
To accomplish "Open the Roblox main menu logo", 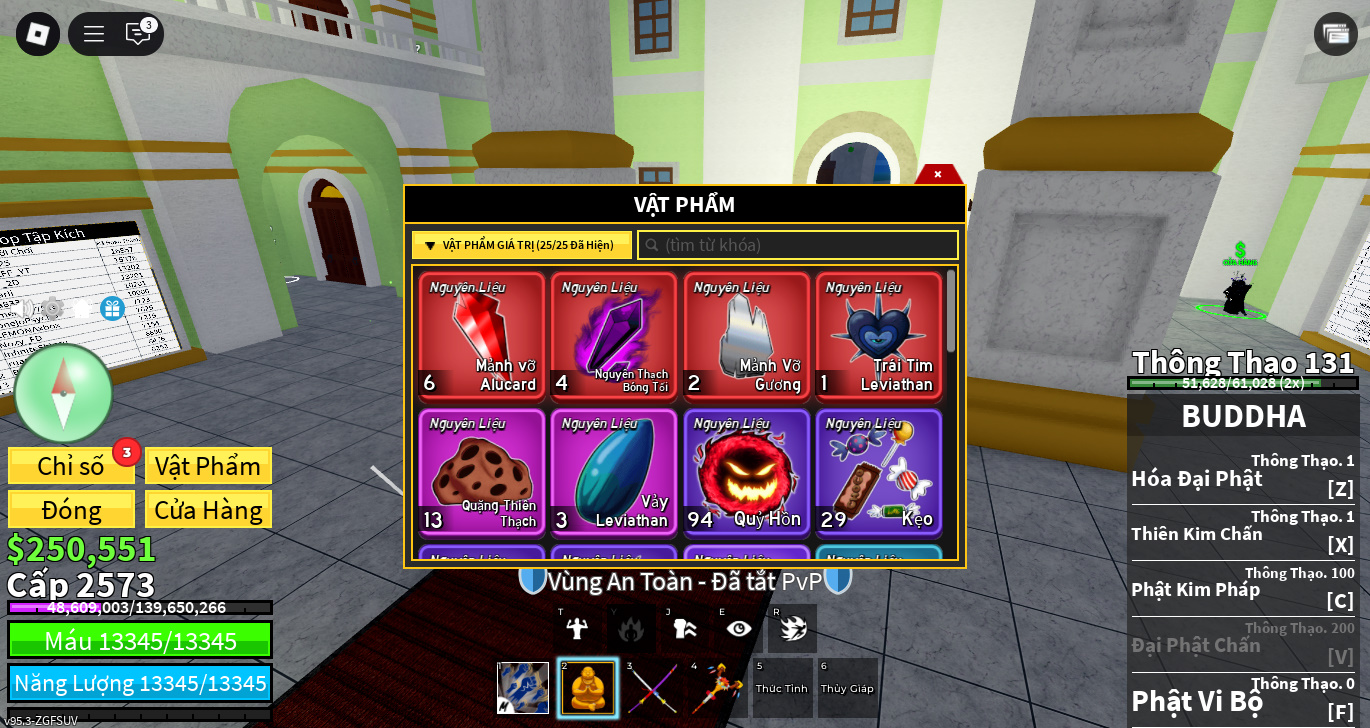I will (37, 33).
